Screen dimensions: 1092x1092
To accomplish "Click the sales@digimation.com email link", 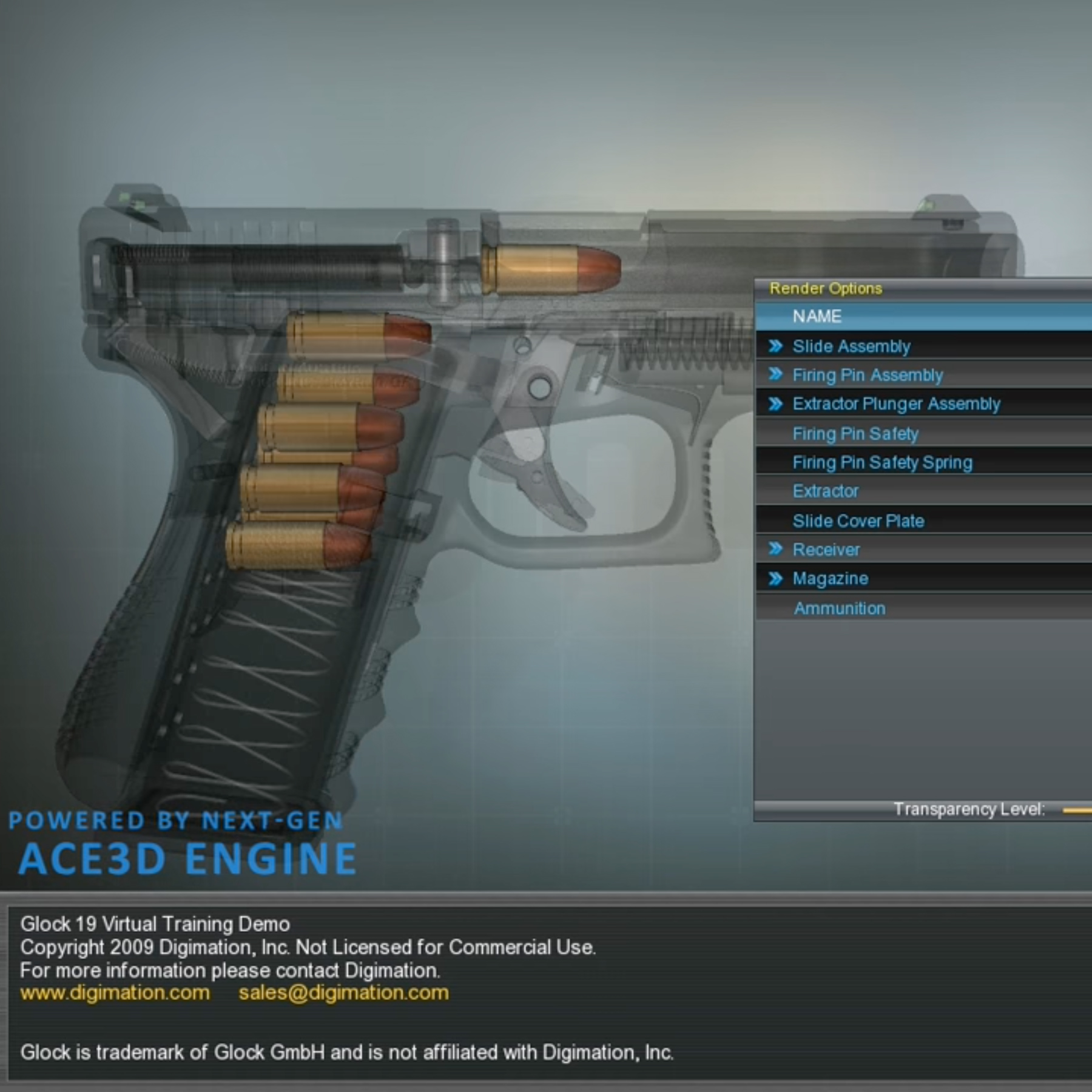I will coord(343,993).
